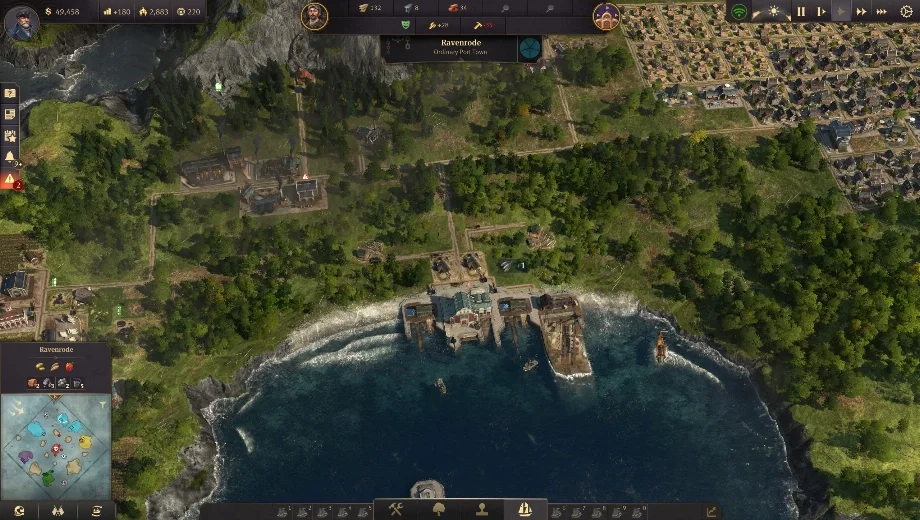Image resolution: width=920 pixels, height=520 pixels.
Task: Choose the fastest triple-arrow speed
Action: [x=882, y=12]
